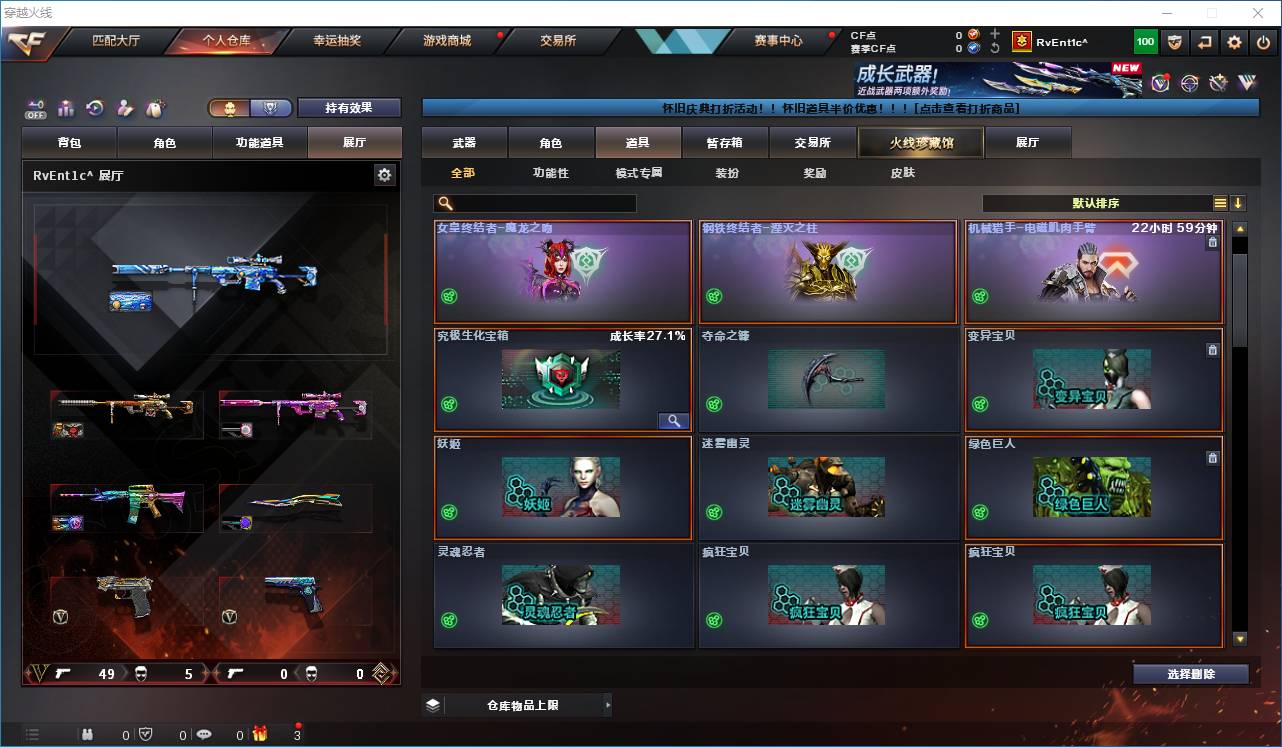1282x747 pixels.
Task: Click the 选择删除 button at bottom right
Action: click(1190, 674)
